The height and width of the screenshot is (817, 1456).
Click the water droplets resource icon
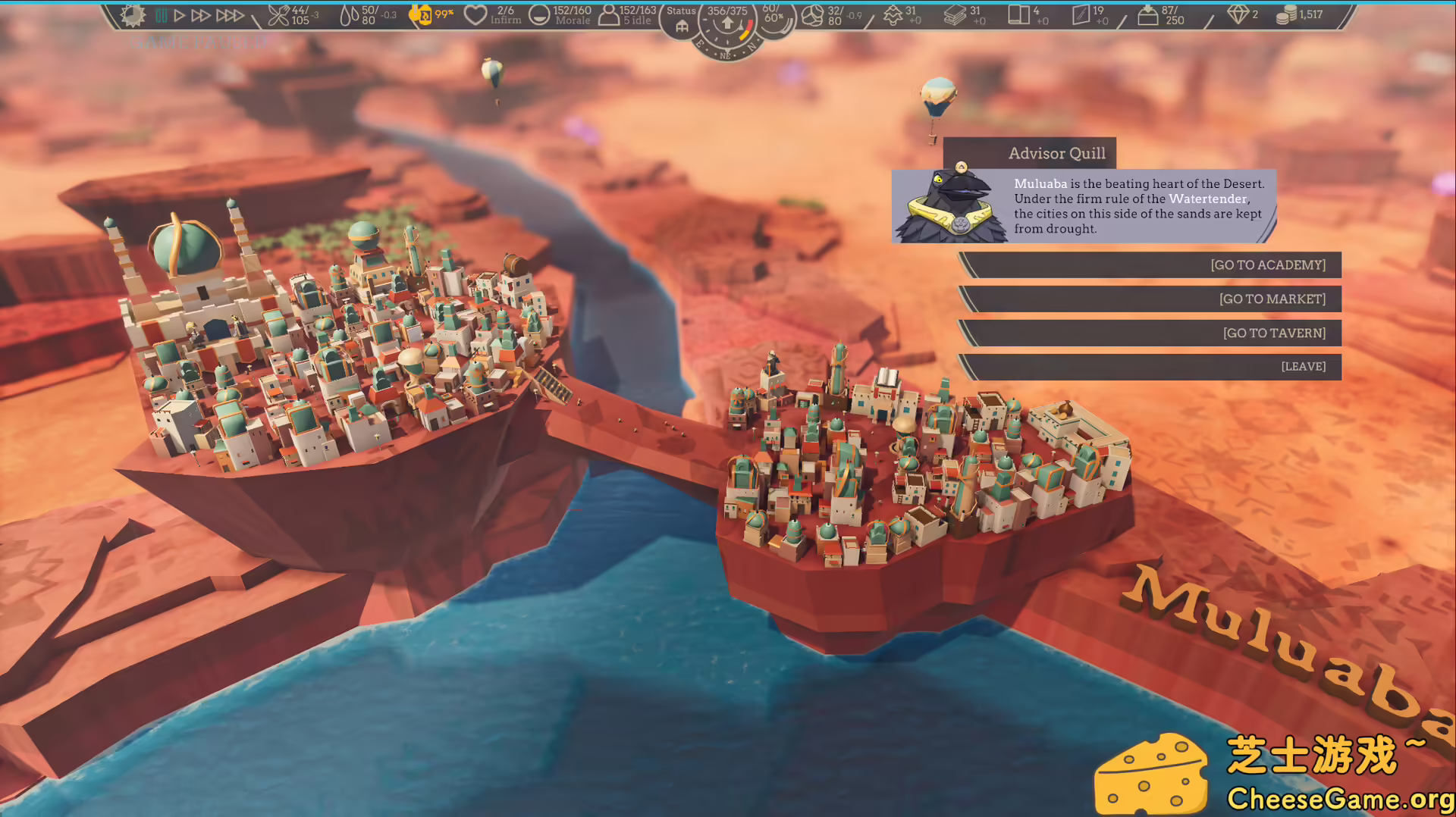click(351, 17)
